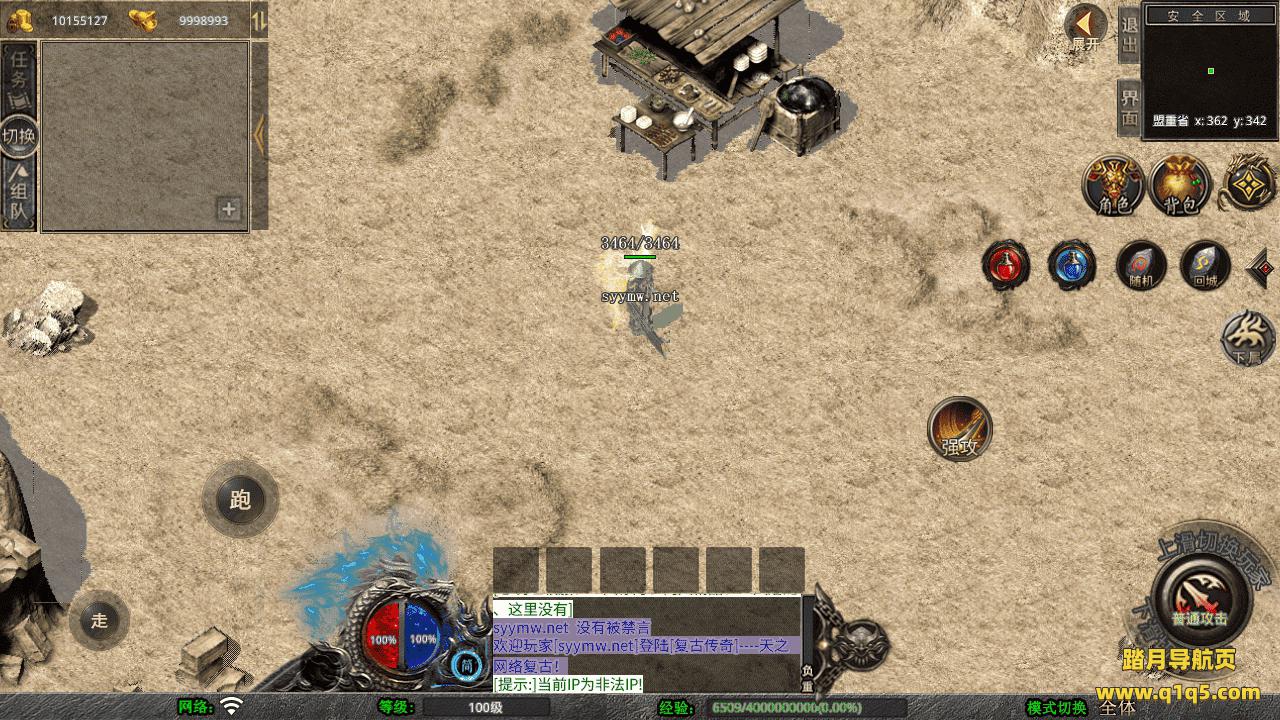Viewport: 1280px width, 720px height.
Task: Use the blue mana potion
Action: point(1072,265)
